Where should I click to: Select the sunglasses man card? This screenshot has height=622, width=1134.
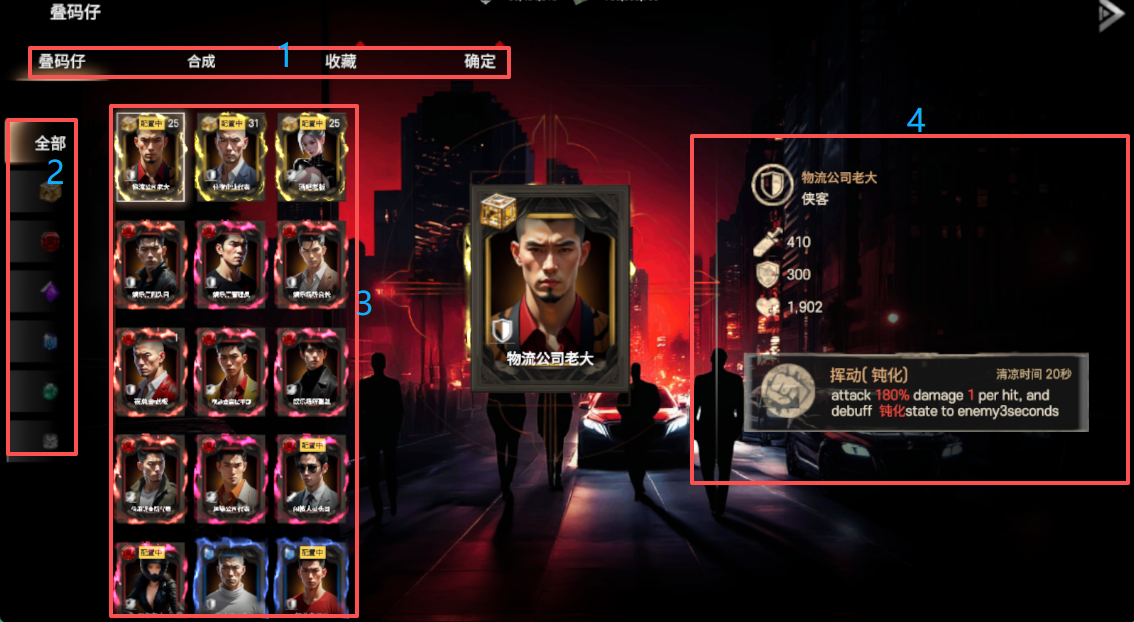[311, 476]
